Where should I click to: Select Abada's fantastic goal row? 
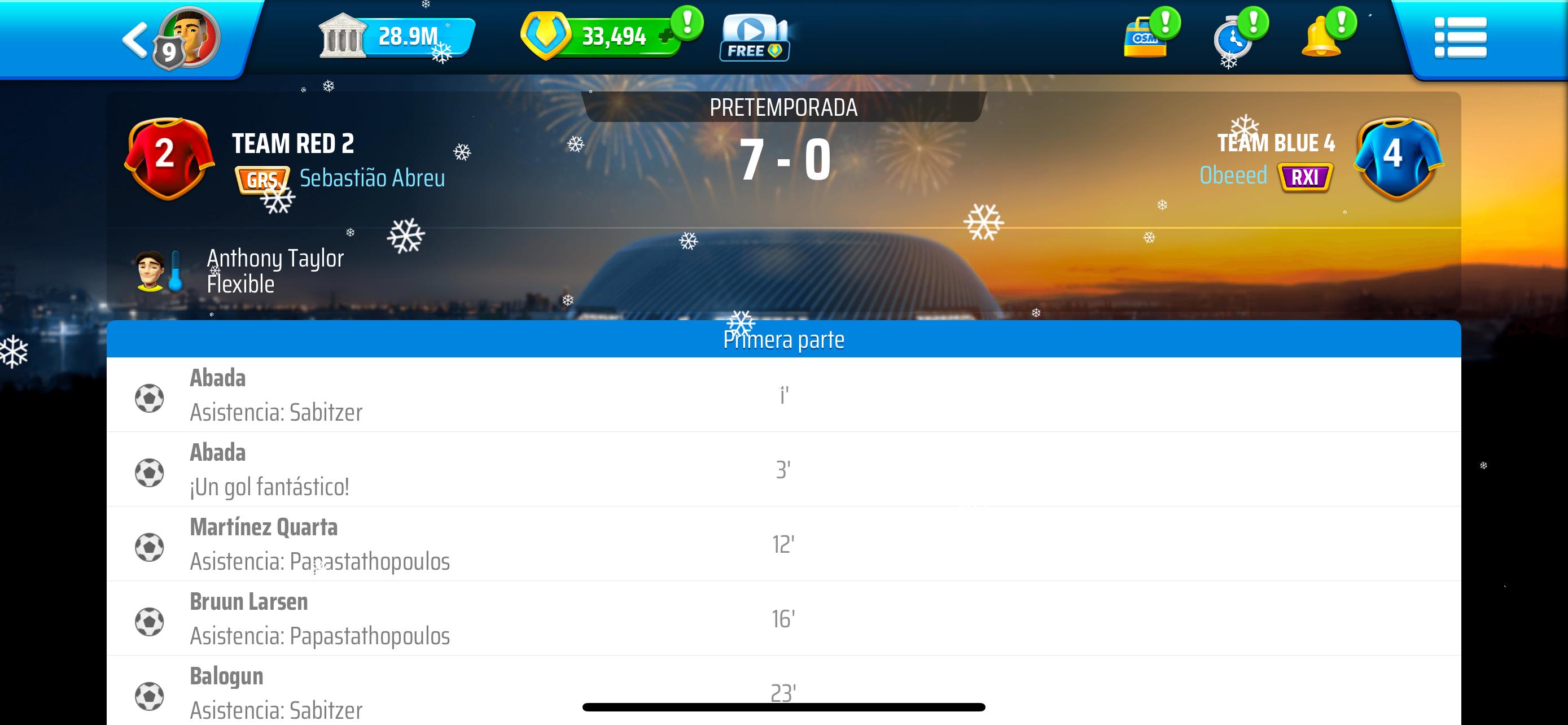pyautogui.click(x=783, y=469)
